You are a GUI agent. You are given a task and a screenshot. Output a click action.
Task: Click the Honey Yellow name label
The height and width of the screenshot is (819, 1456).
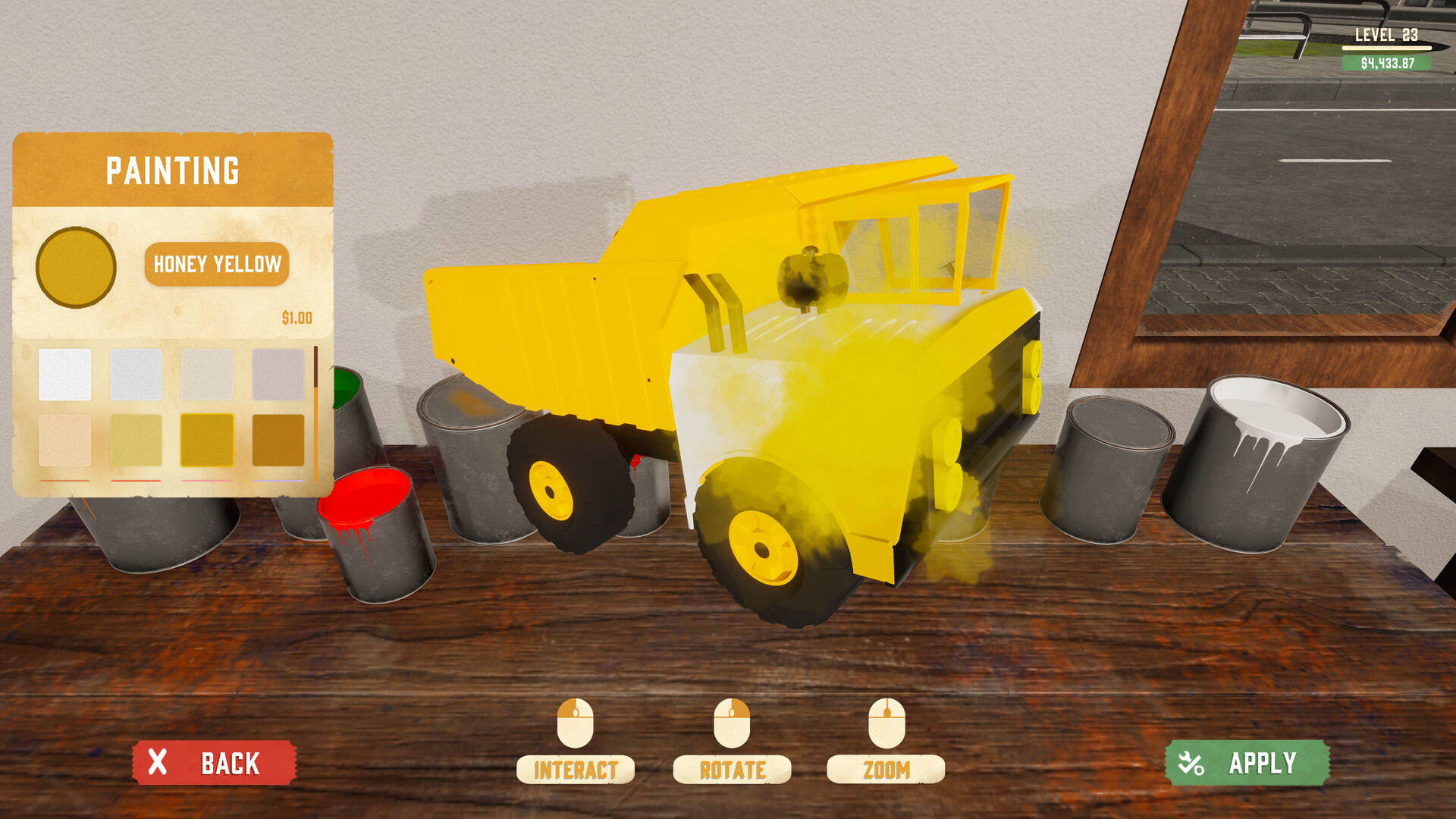point(218,265)
